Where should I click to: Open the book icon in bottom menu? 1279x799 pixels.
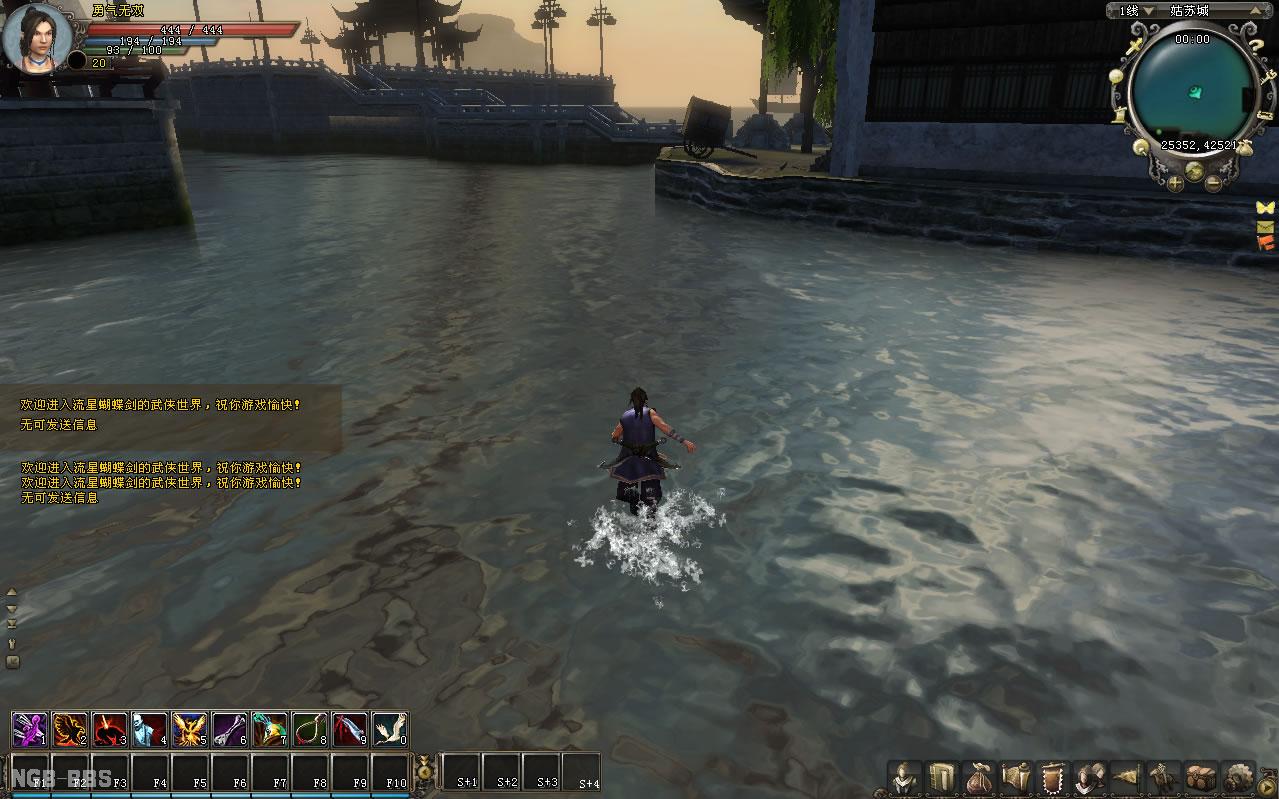pyautogui.click(x=941, y=777)
